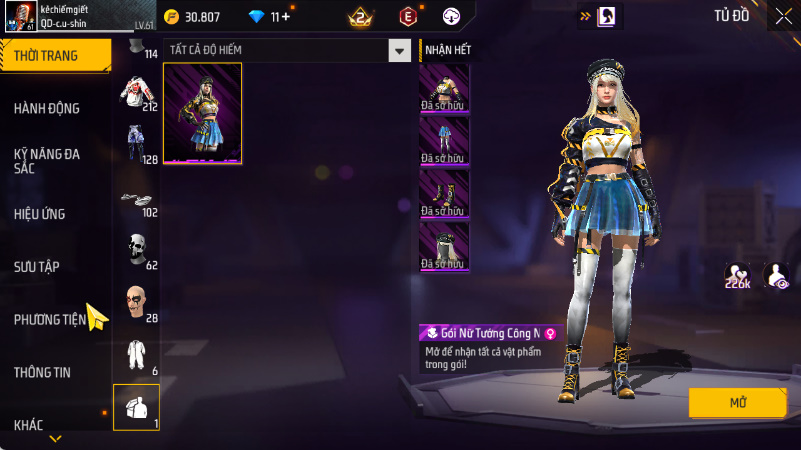The height and width of the screenshot is (450, 801).
Task: Open the Hành Động category
Action: (x=47, y=108)
